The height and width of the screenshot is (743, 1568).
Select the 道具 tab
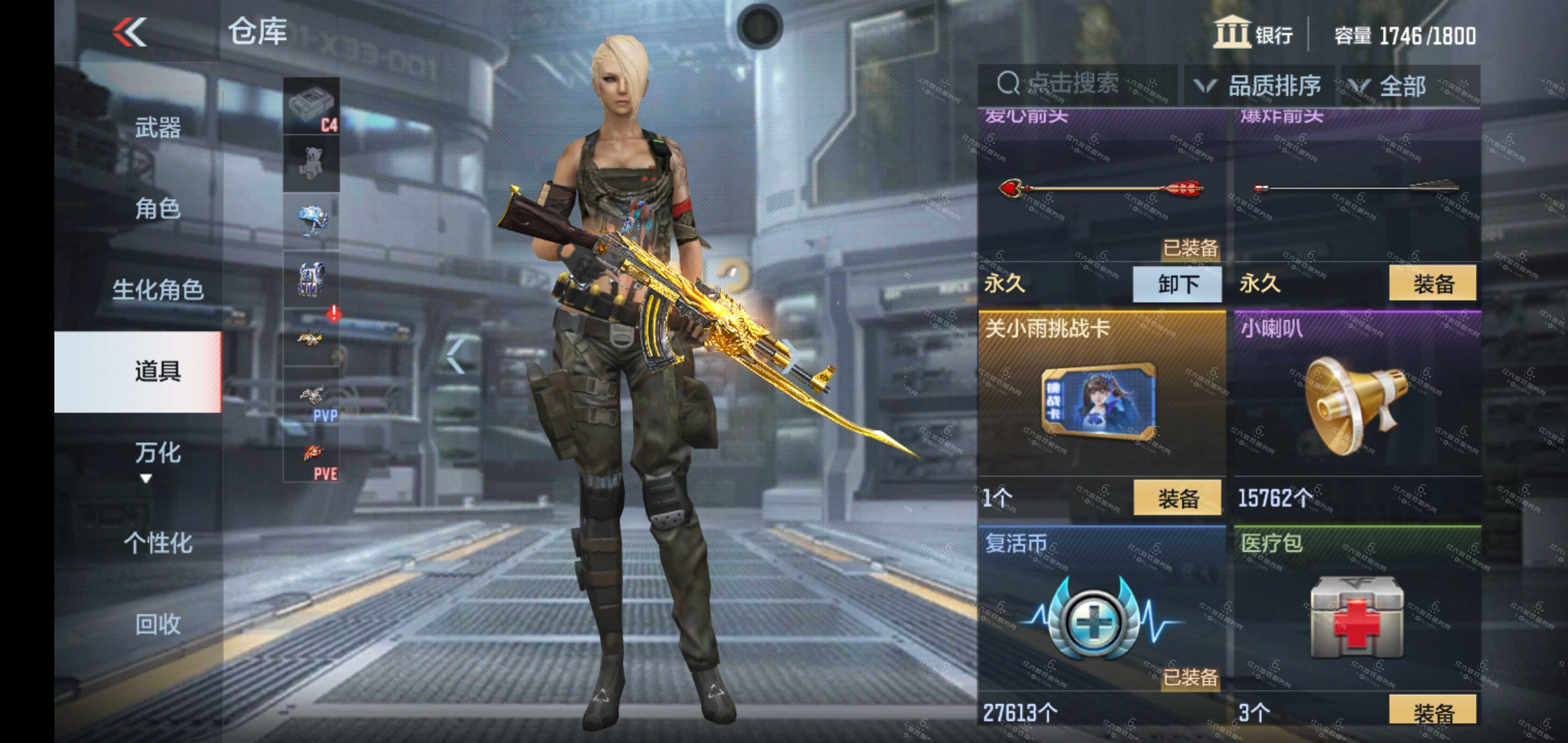tap(157, 371)
